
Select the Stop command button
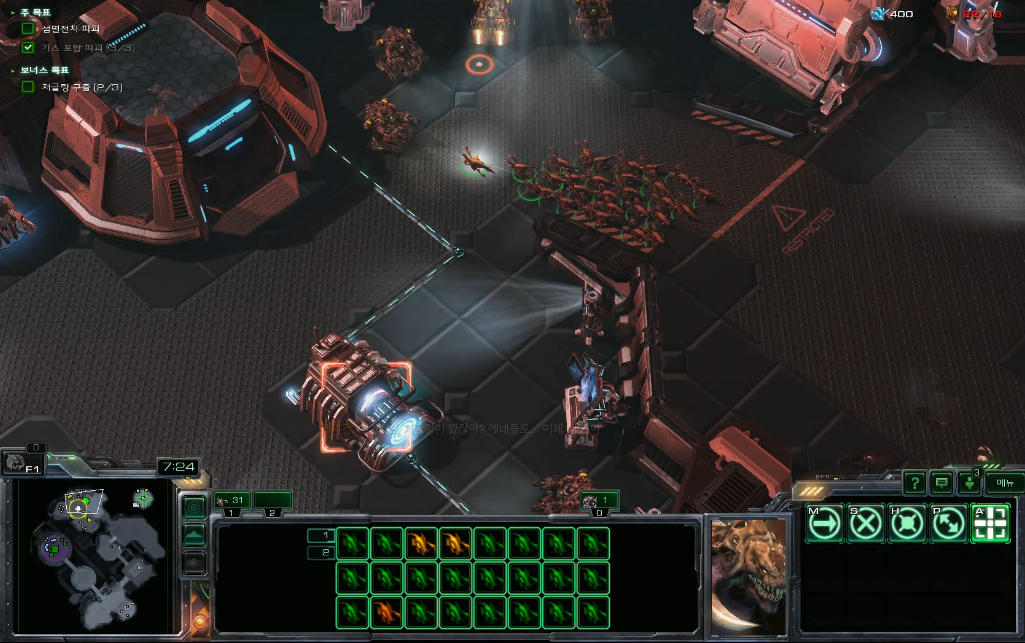coord(866,523)
